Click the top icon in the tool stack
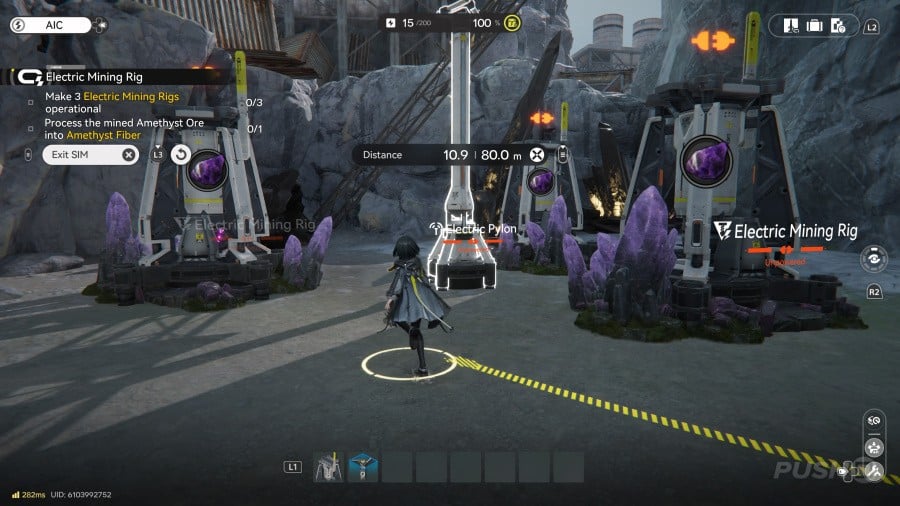The image size is (900, 506). click(874, 421)
